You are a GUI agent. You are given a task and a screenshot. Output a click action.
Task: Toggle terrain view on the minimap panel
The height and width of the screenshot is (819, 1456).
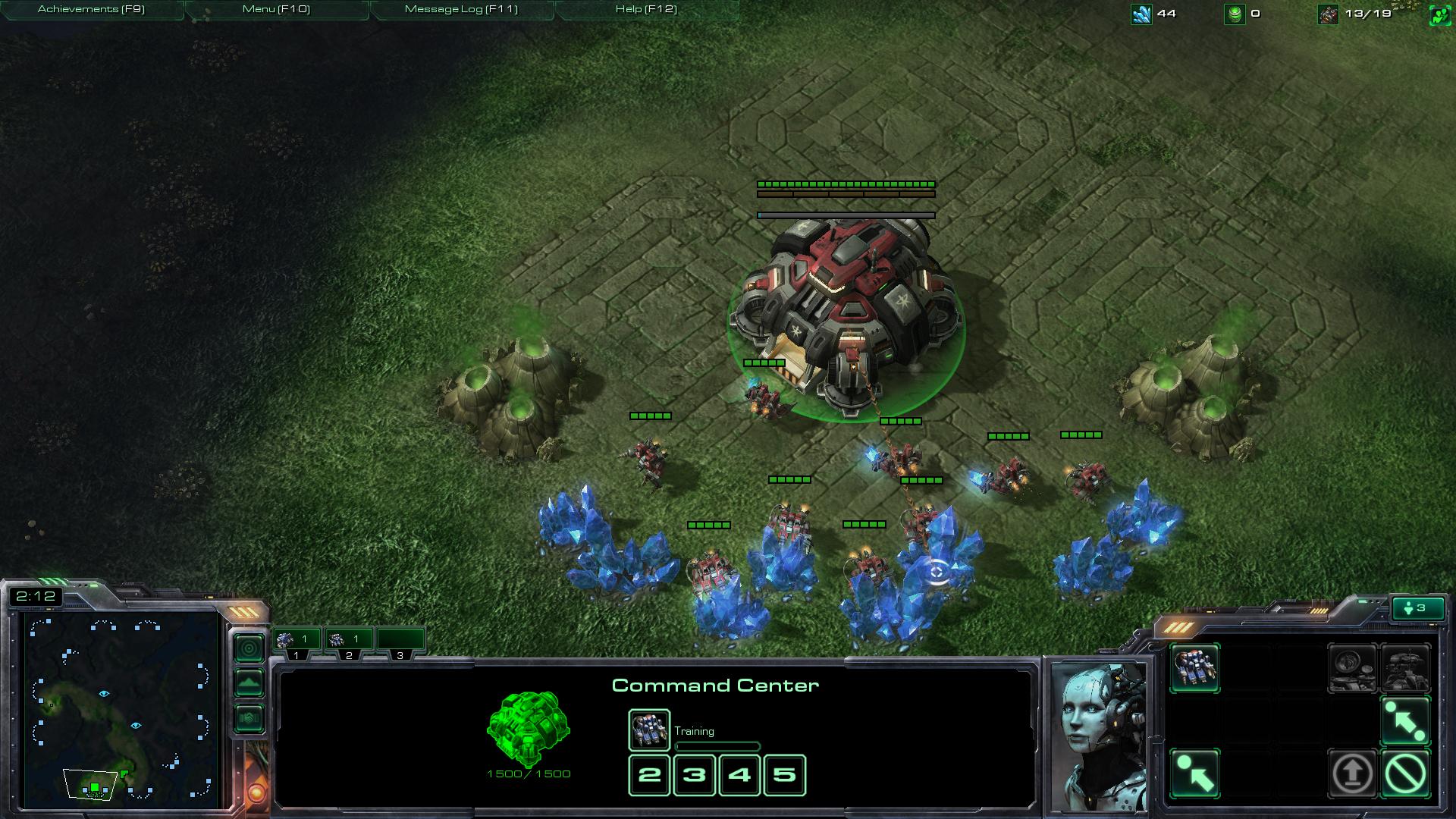click(249, 682)
